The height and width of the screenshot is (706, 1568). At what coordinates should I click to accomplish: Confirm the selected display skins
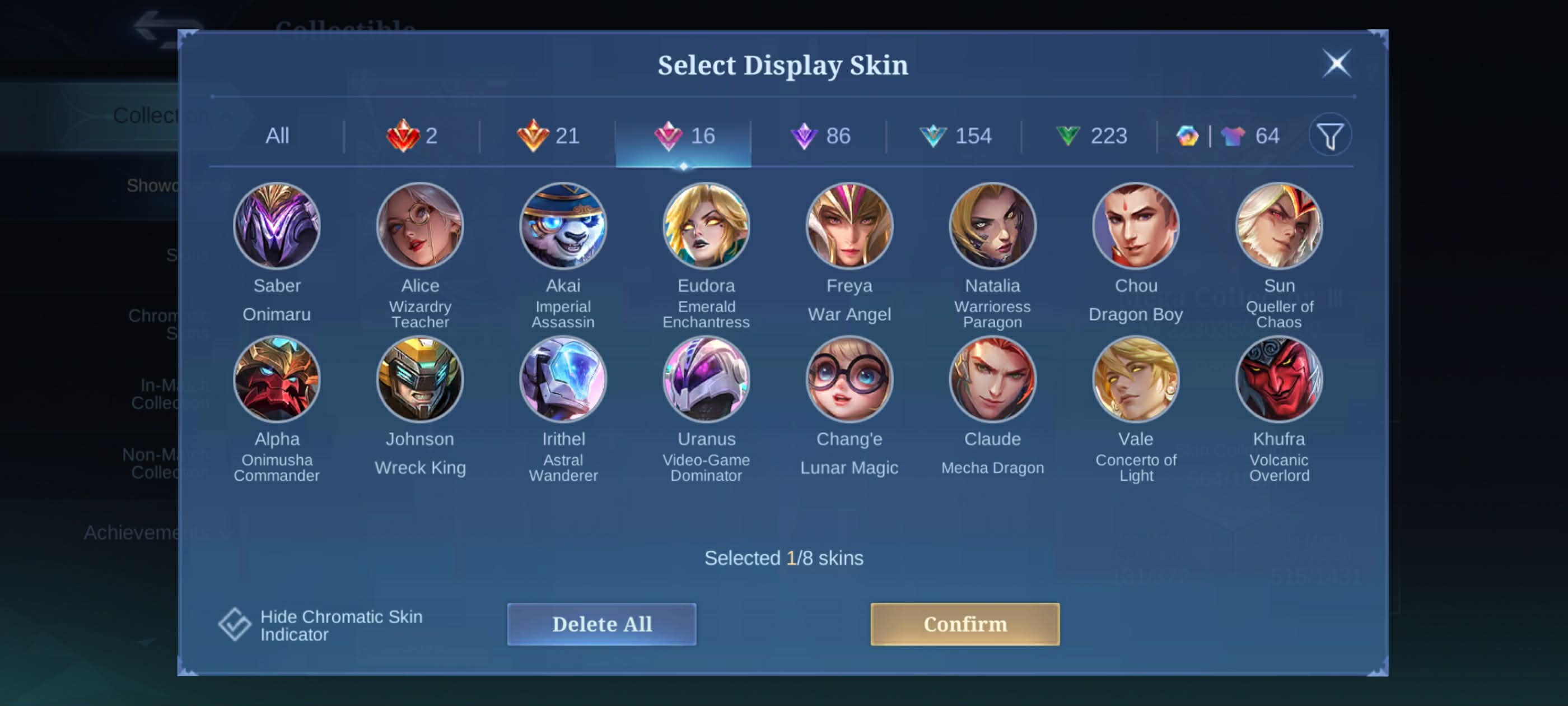click(964, 624)
